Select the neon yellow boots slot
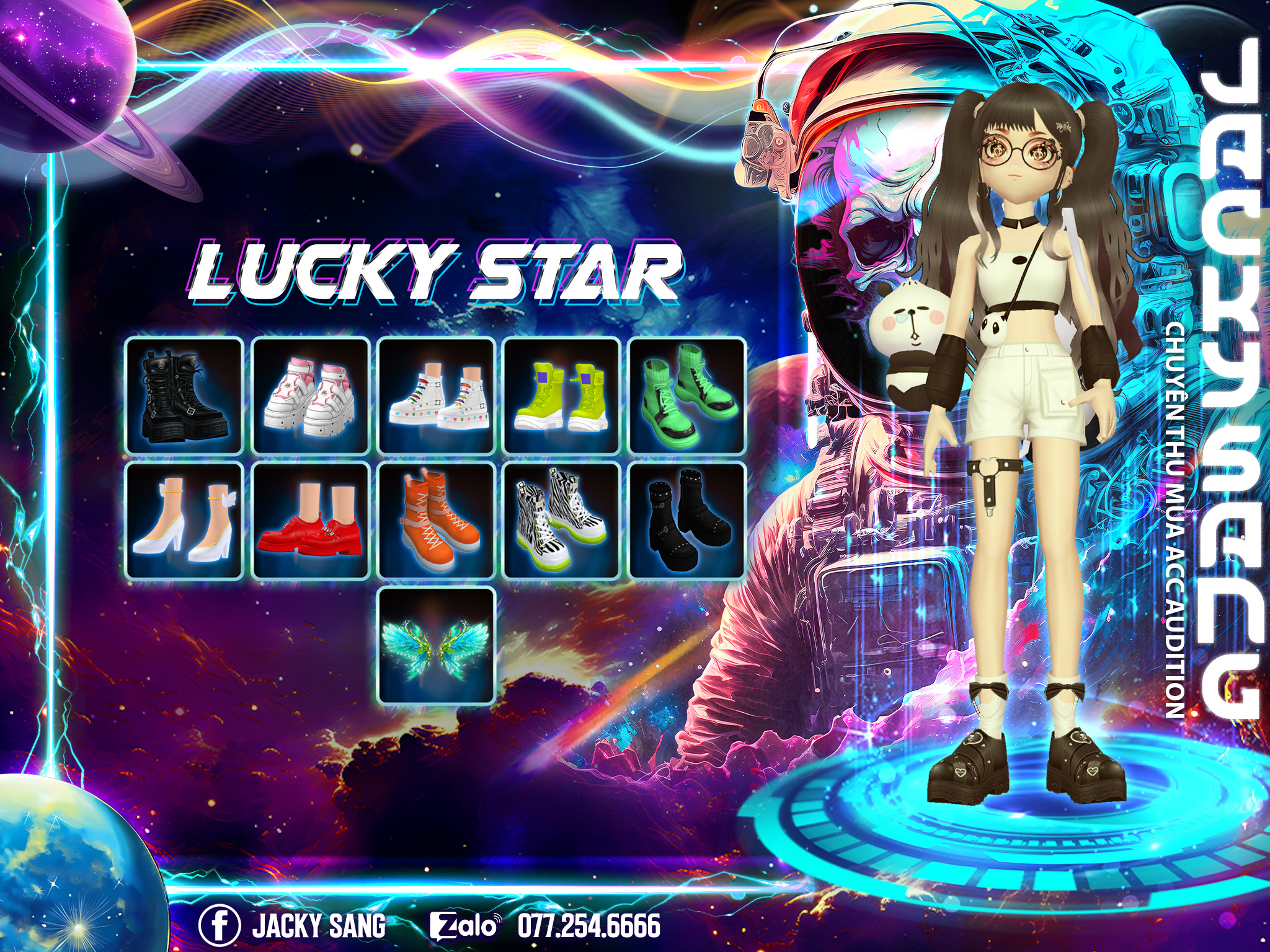The height and width of the screenshot is (952, 1270). click(562, 396)
